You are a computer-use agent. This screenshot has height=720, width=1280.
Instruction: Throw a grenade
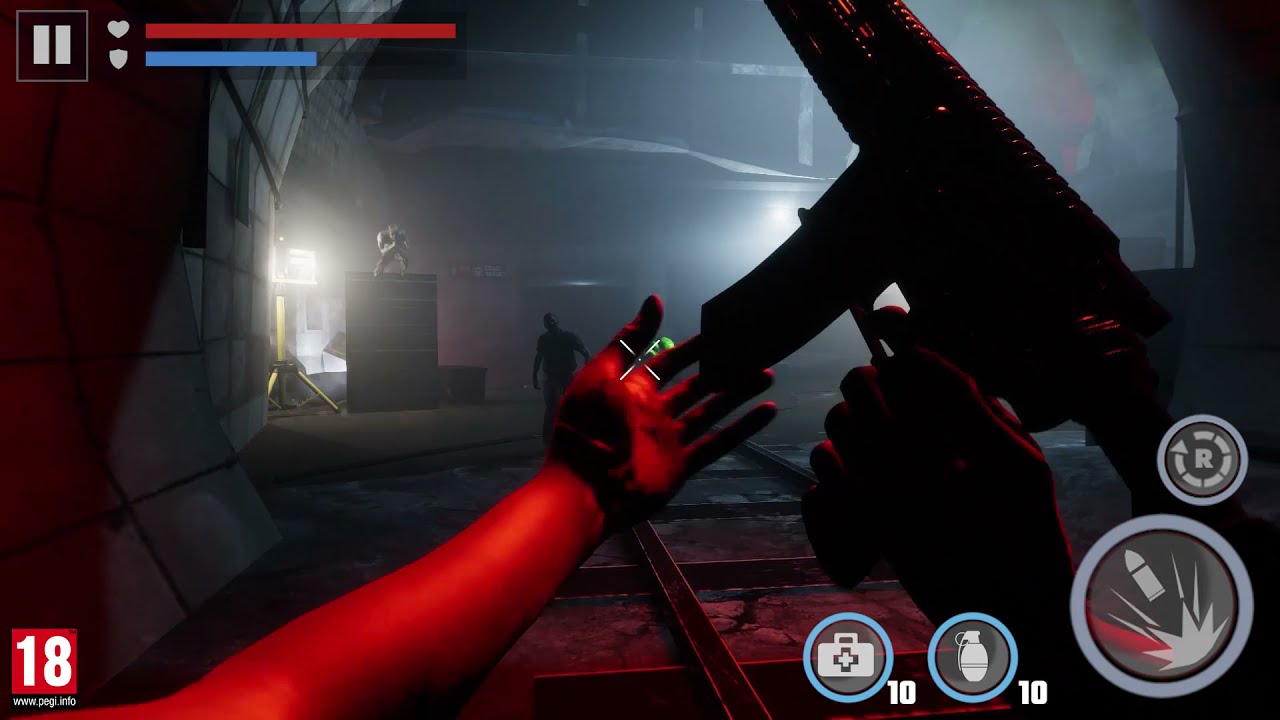pyautogui.click(x=972, y=657)
